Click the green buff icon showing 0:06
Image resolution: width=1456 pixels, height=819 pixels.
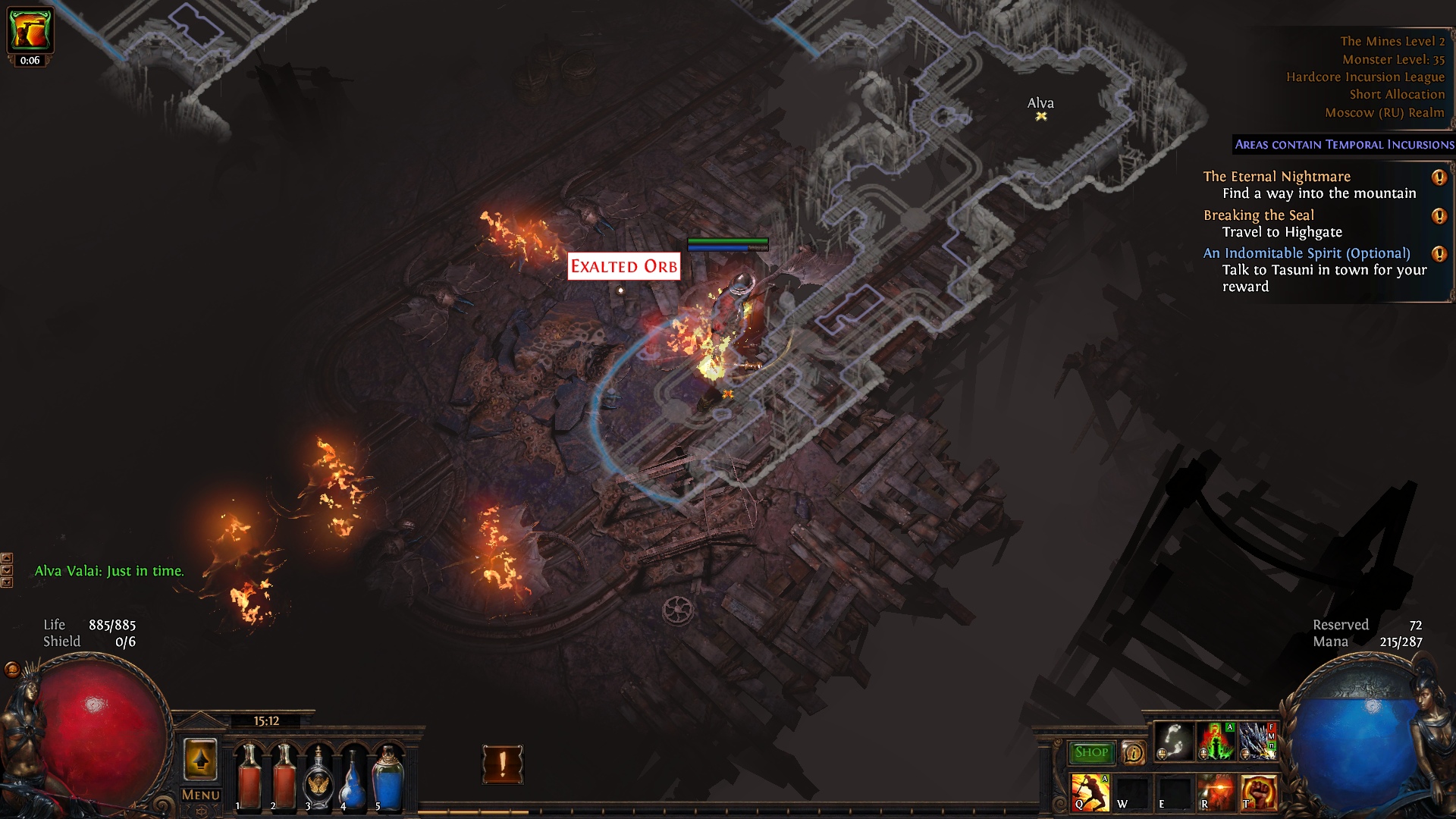pyautogui.click(x=30, y=30)
